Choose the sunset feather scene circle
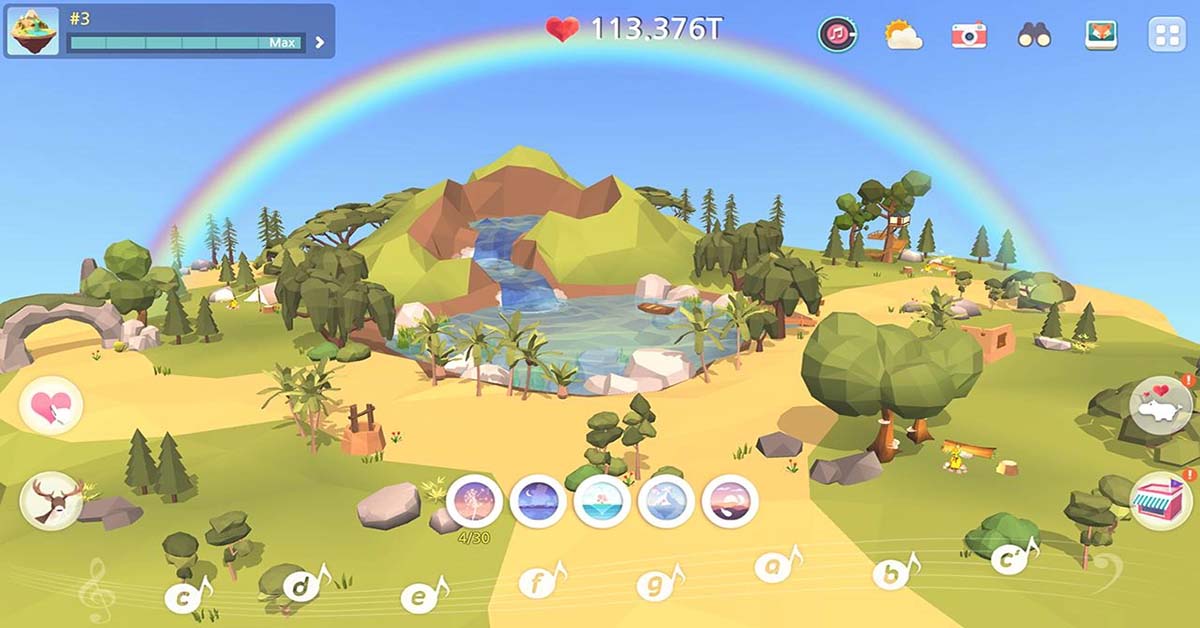1200x628 pixels. (730, 500)
